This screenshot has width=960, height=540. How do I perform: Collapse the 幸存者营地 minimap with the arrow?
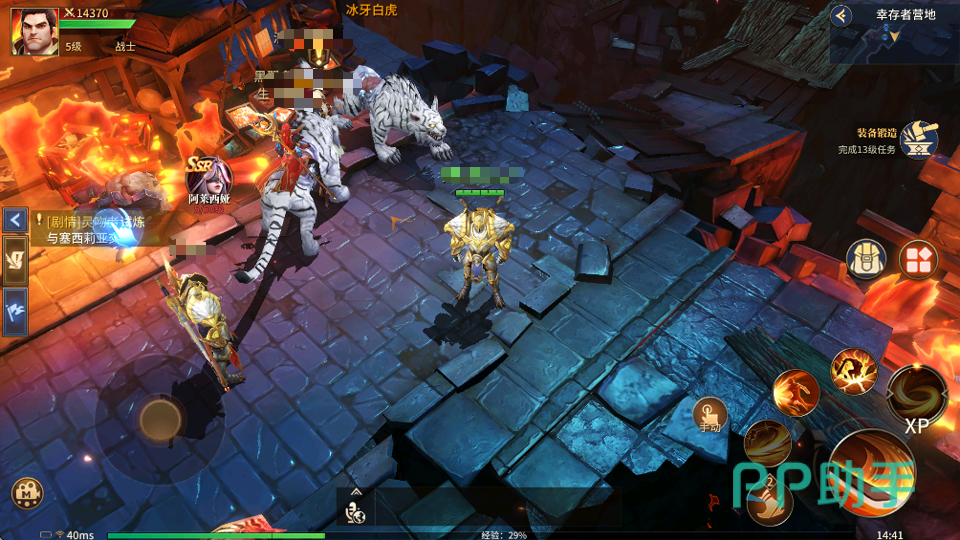(842, 15)
